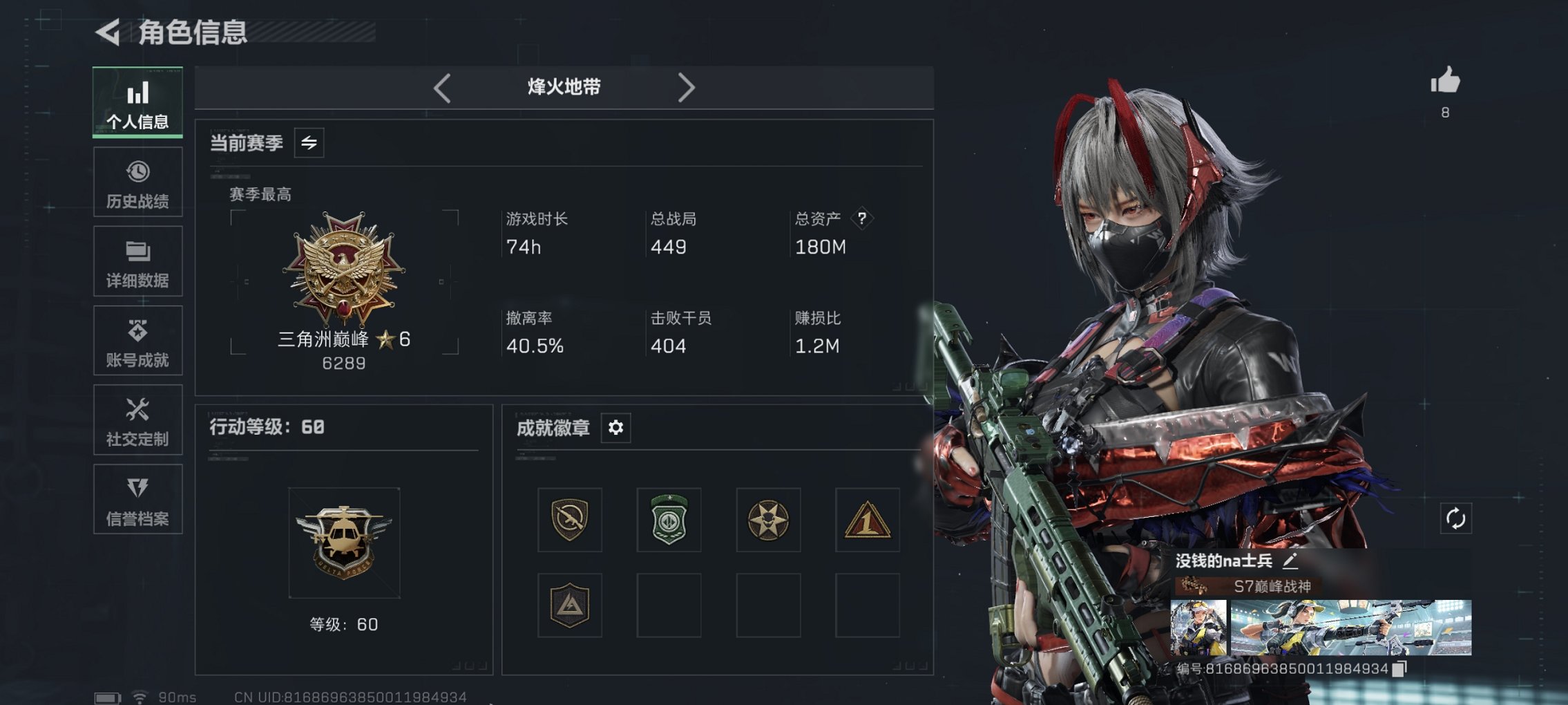
Task: Open the 信誉档案 (reputation file) panel
Action: [x=137, y=499]
